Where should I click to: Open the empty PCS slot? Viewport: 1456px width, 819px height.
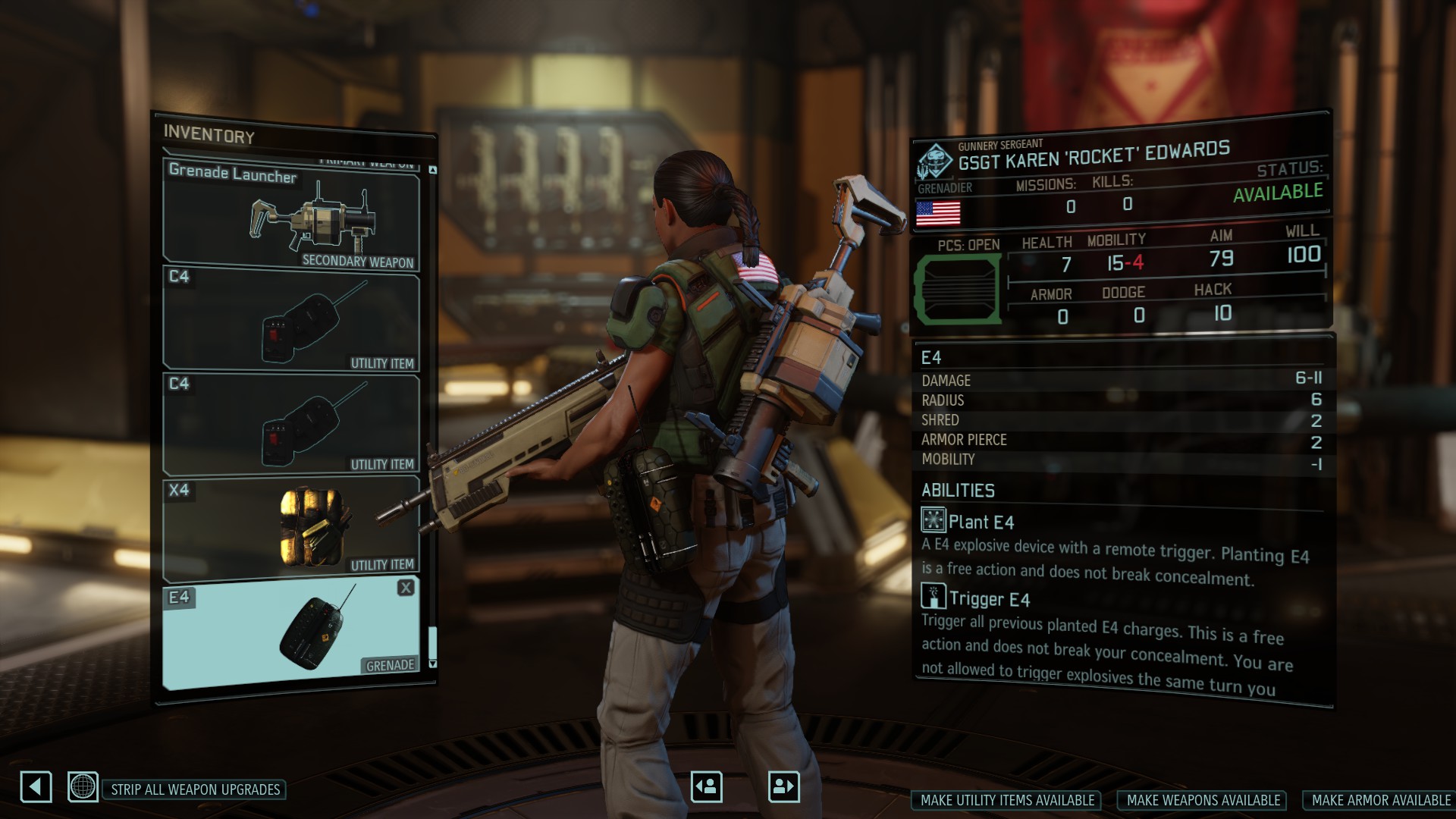(958, 289)
